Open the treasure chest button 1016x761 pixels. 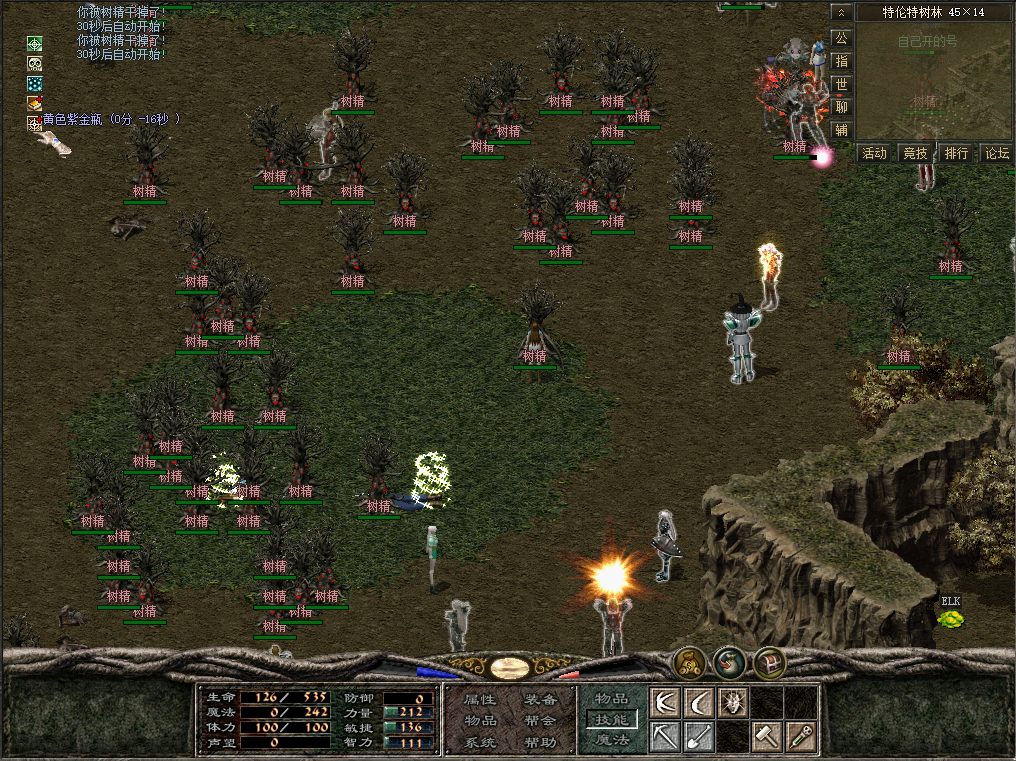pos(769,662)
